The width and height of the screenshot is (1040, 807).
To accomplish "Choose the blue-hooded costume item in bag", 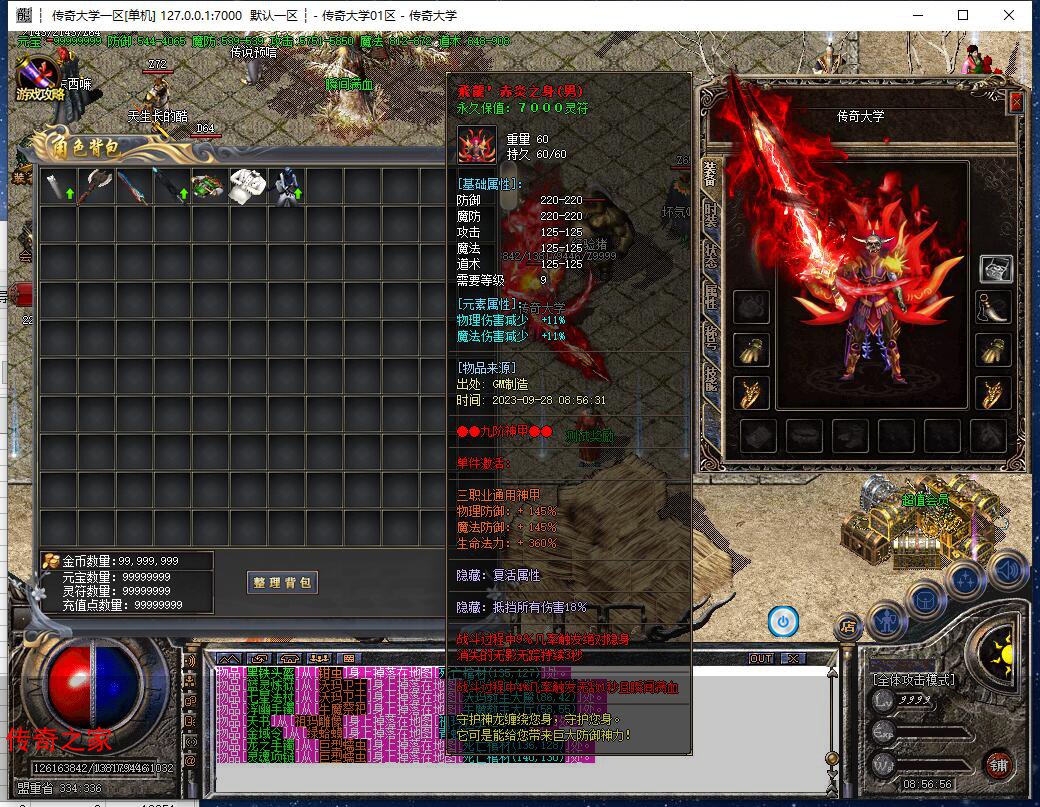I will 288,187.
